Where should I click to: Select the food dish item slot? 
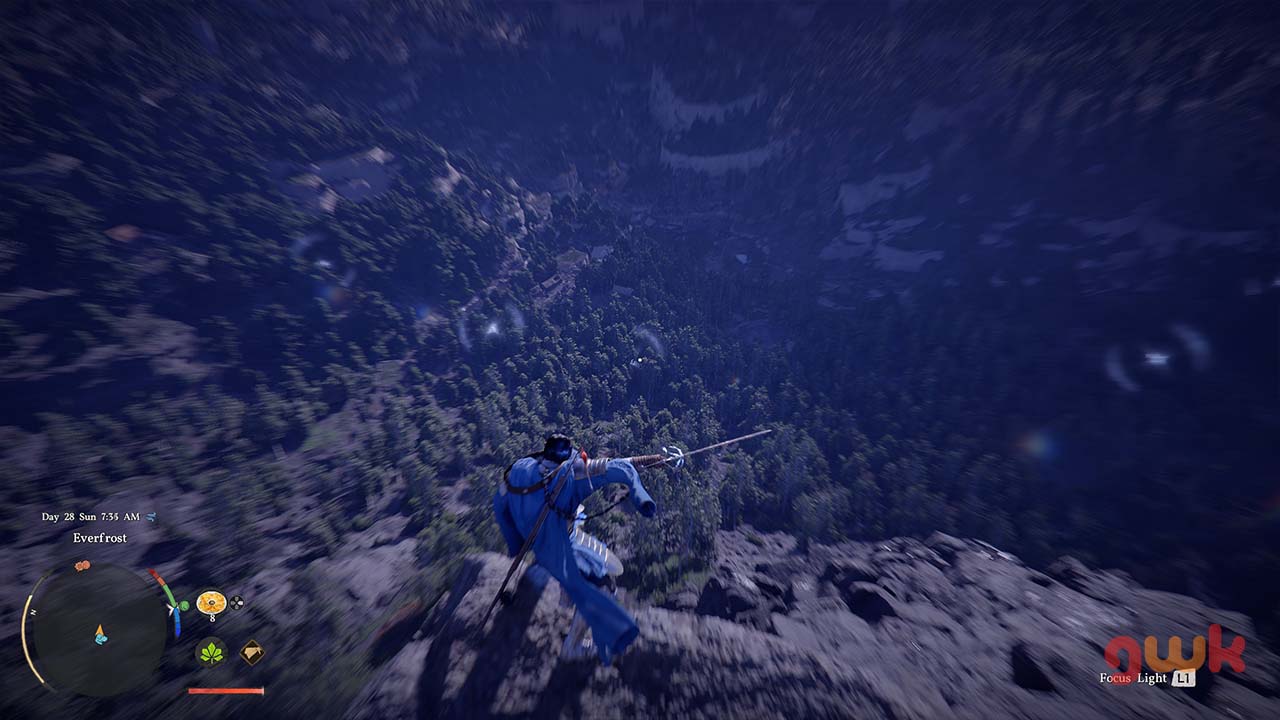click(211, 602)
